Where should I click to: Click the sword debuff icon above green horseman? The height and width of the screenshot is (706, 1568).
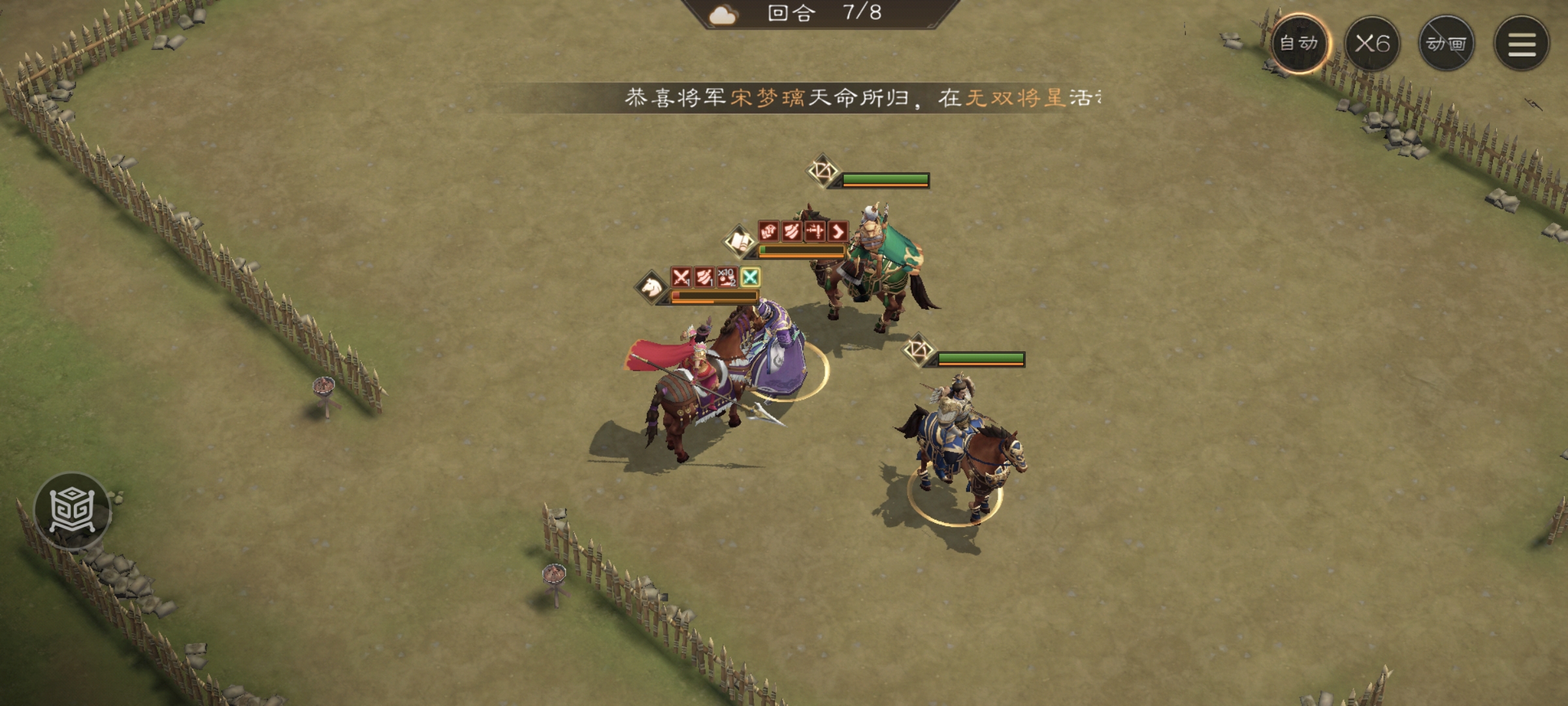pyautogui.click(x=815, y=232)
